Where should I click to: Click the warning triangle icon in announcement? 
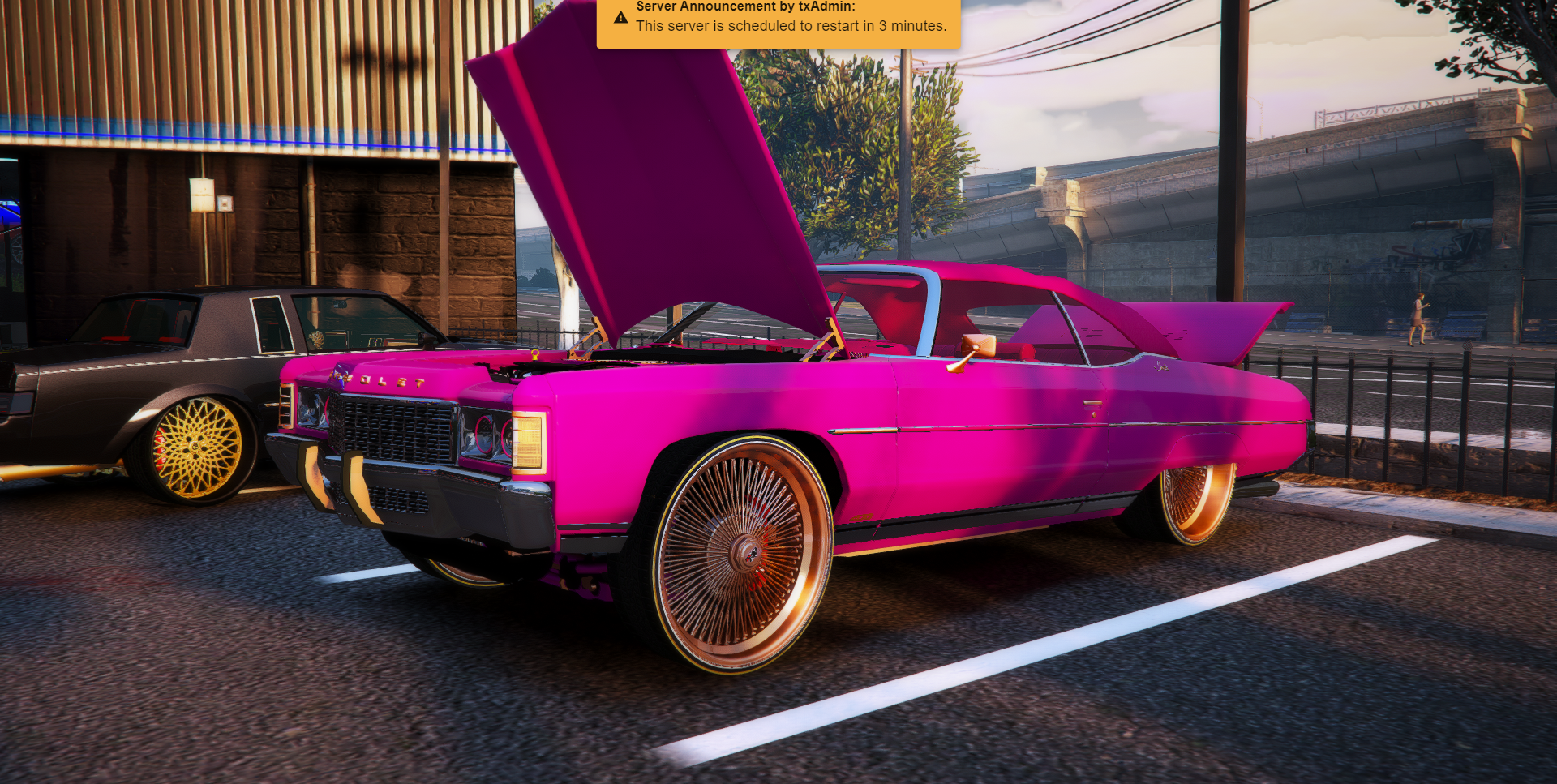pyautogui.click(x=620, y=17)
